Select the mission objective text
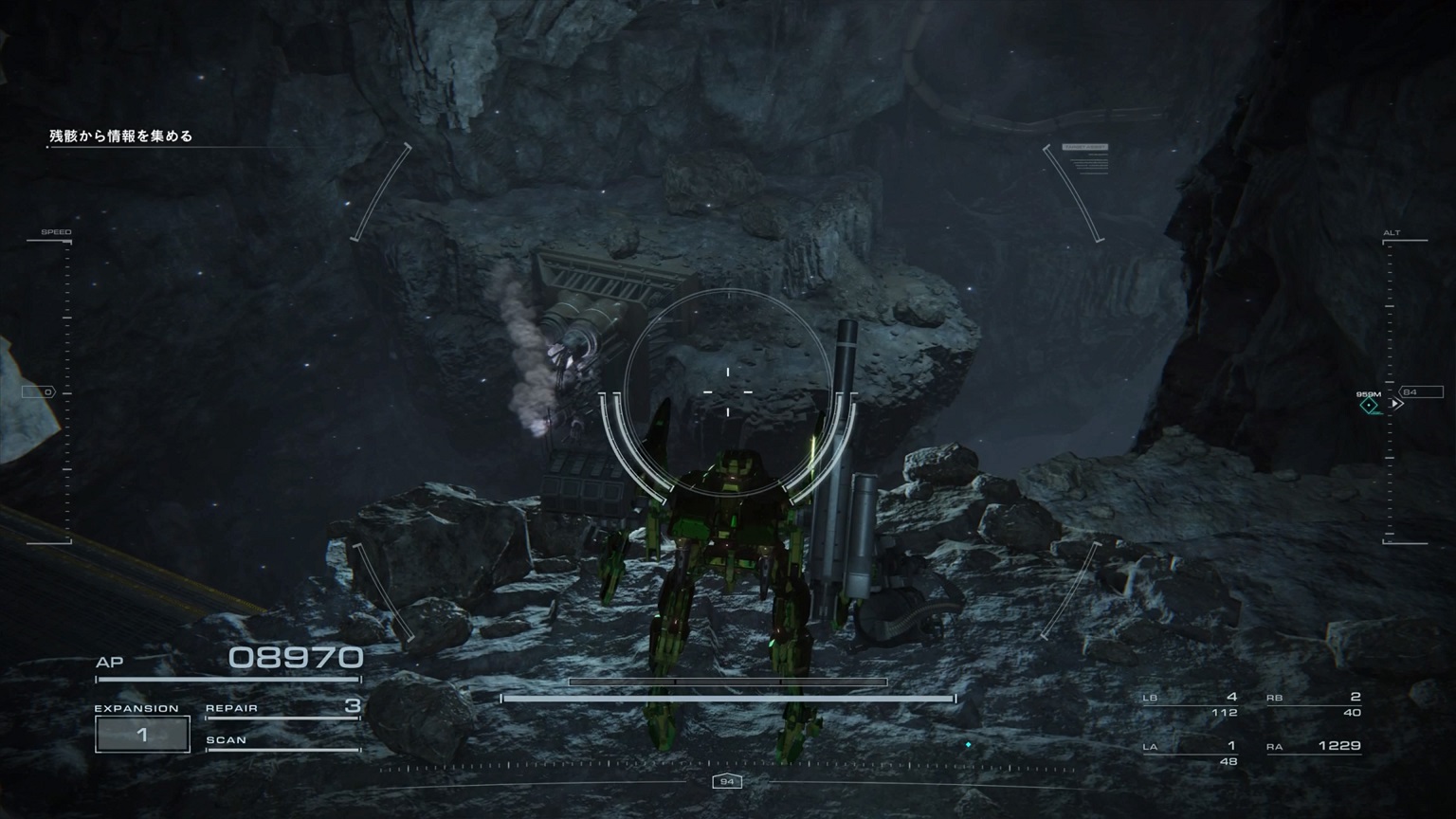This screenshot has height=819, width=1456. pyautogui.click(x=121, y=136)
